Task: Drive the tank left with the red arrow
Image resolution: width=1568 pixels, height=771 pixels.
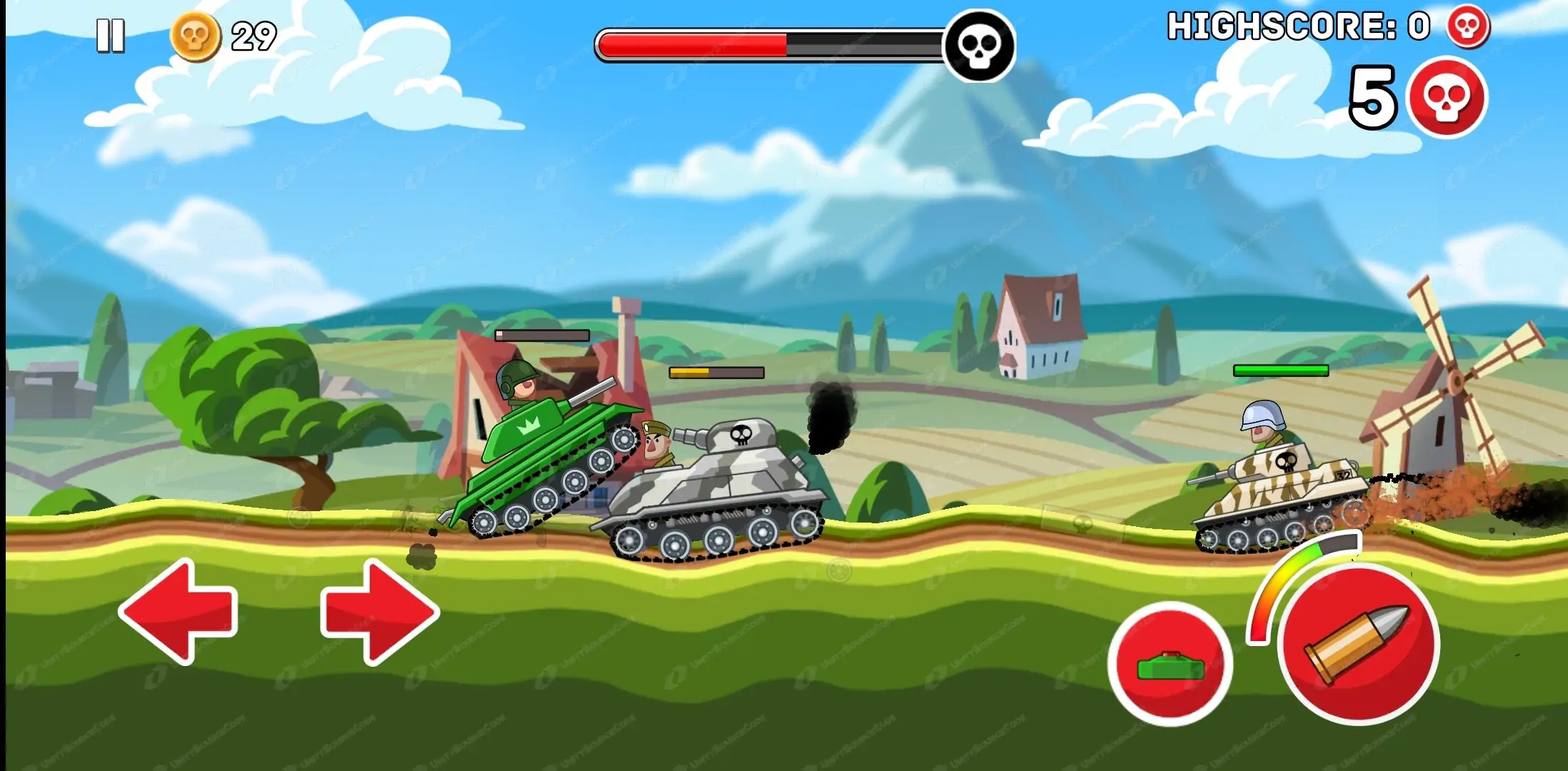Action: (x=179, y=612)
